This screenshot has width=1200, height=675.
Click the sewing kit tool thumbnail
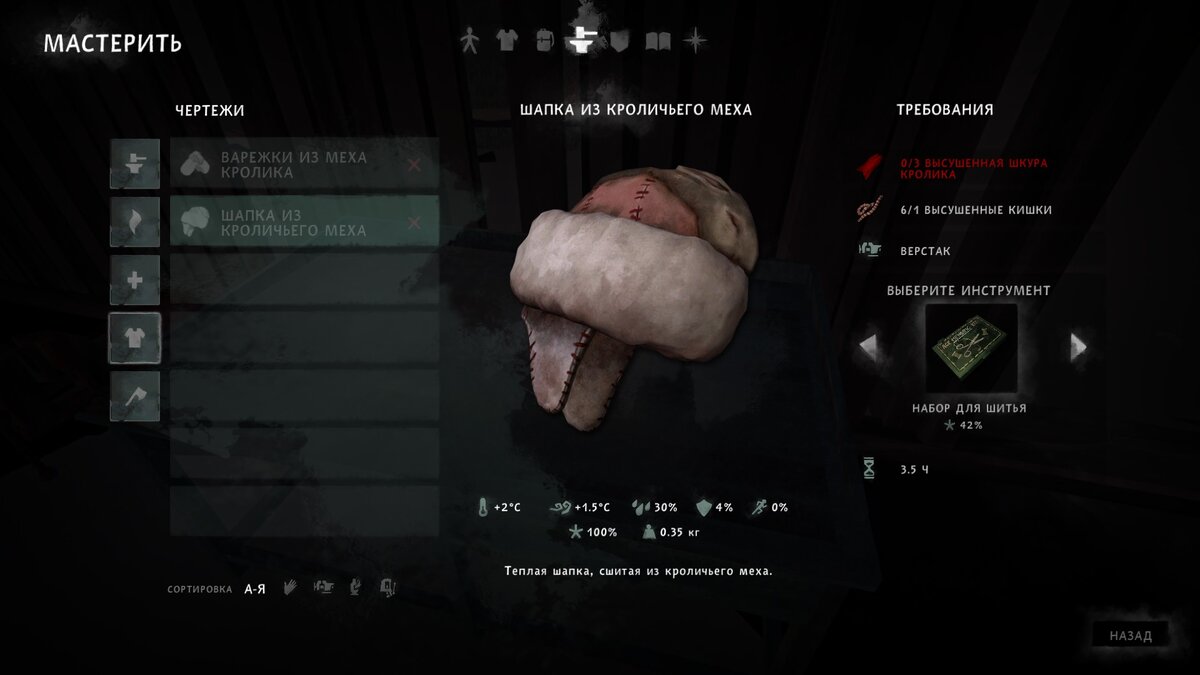(970, 348)
